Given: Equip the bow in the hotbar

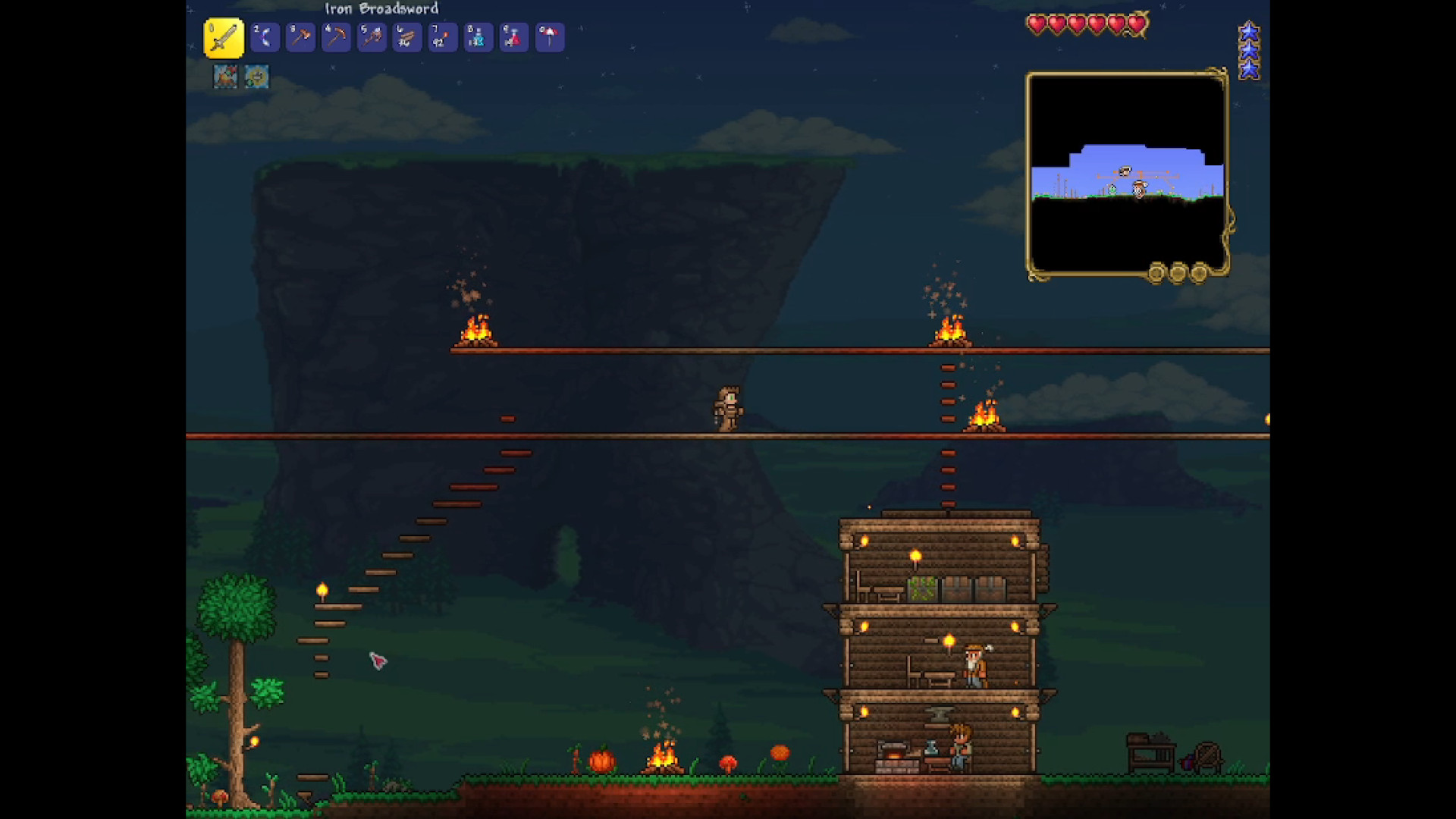Looking at the screenshot, I should pos(265,37).
